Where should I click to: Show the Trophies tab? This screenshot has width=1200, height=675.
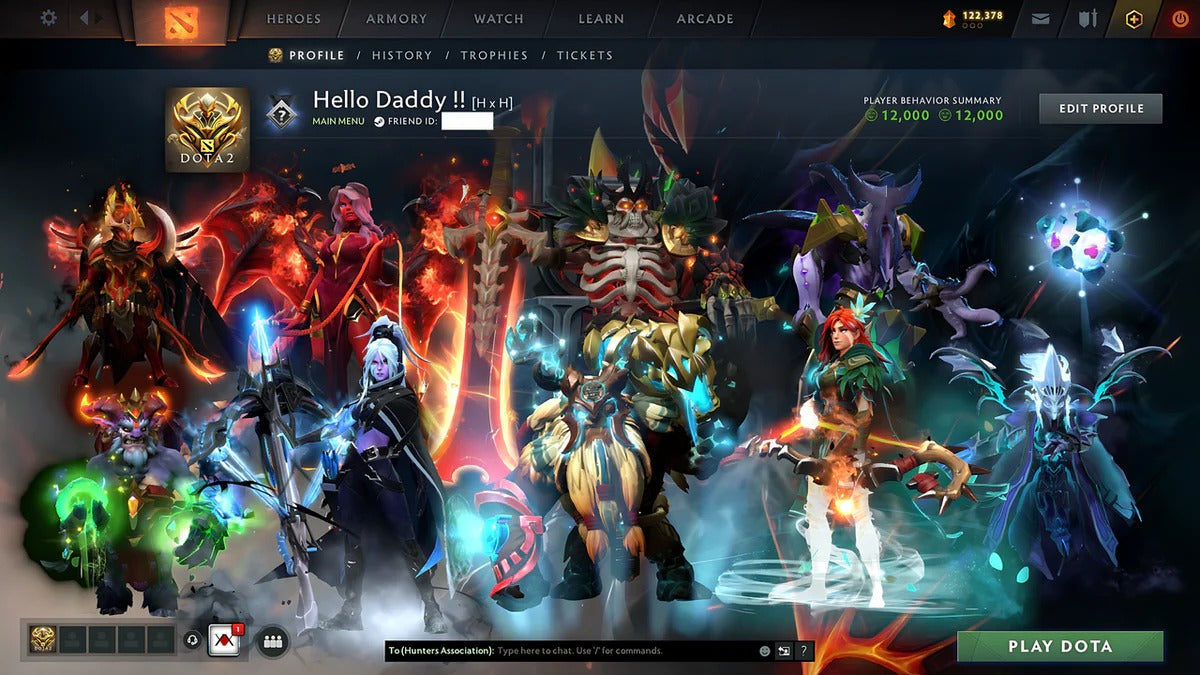495,55
